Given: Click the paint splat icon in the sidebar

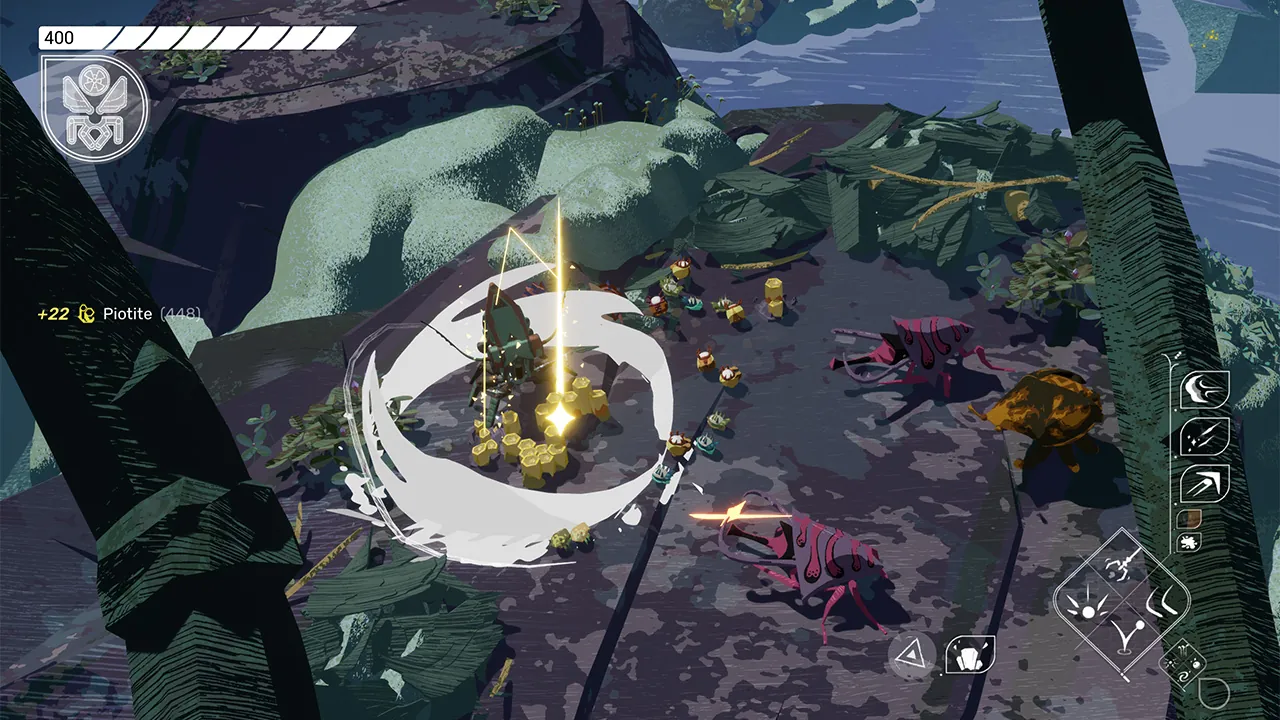Looking at the screenshot, I should pos(1189,542).
